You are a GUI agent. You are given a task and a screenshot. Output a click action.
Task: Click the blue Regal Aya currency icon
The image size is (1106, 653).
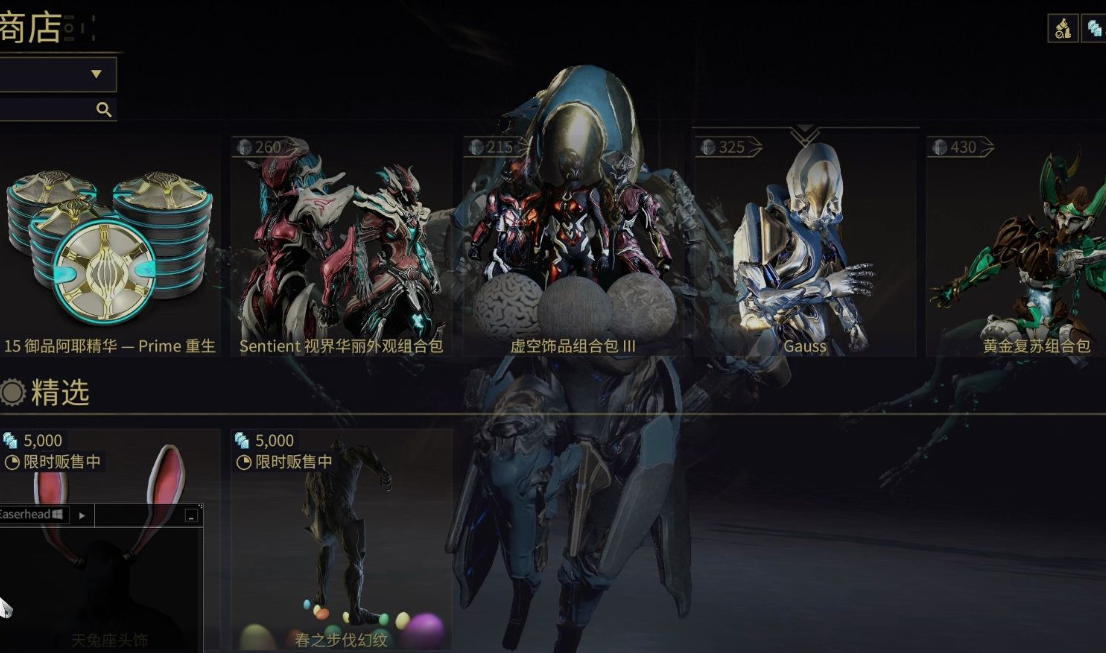coord(1094,29)
